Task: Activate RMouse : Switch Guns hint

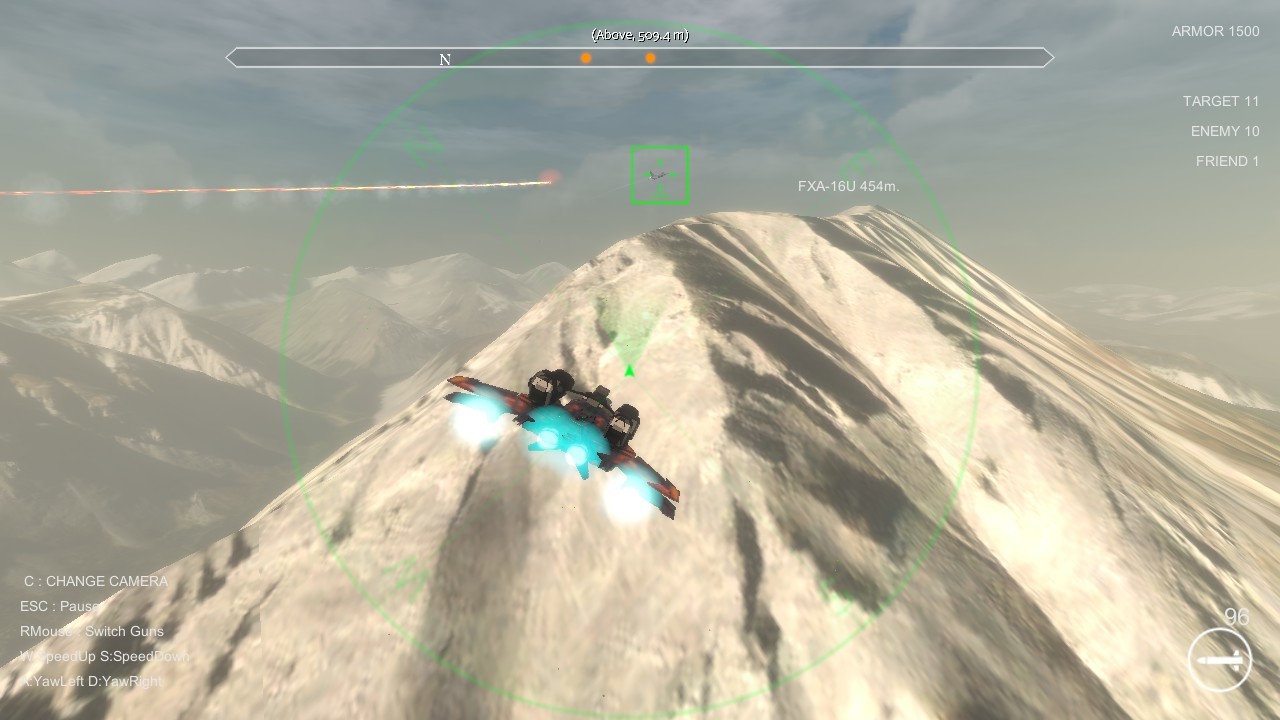Action: coord(92,631)
